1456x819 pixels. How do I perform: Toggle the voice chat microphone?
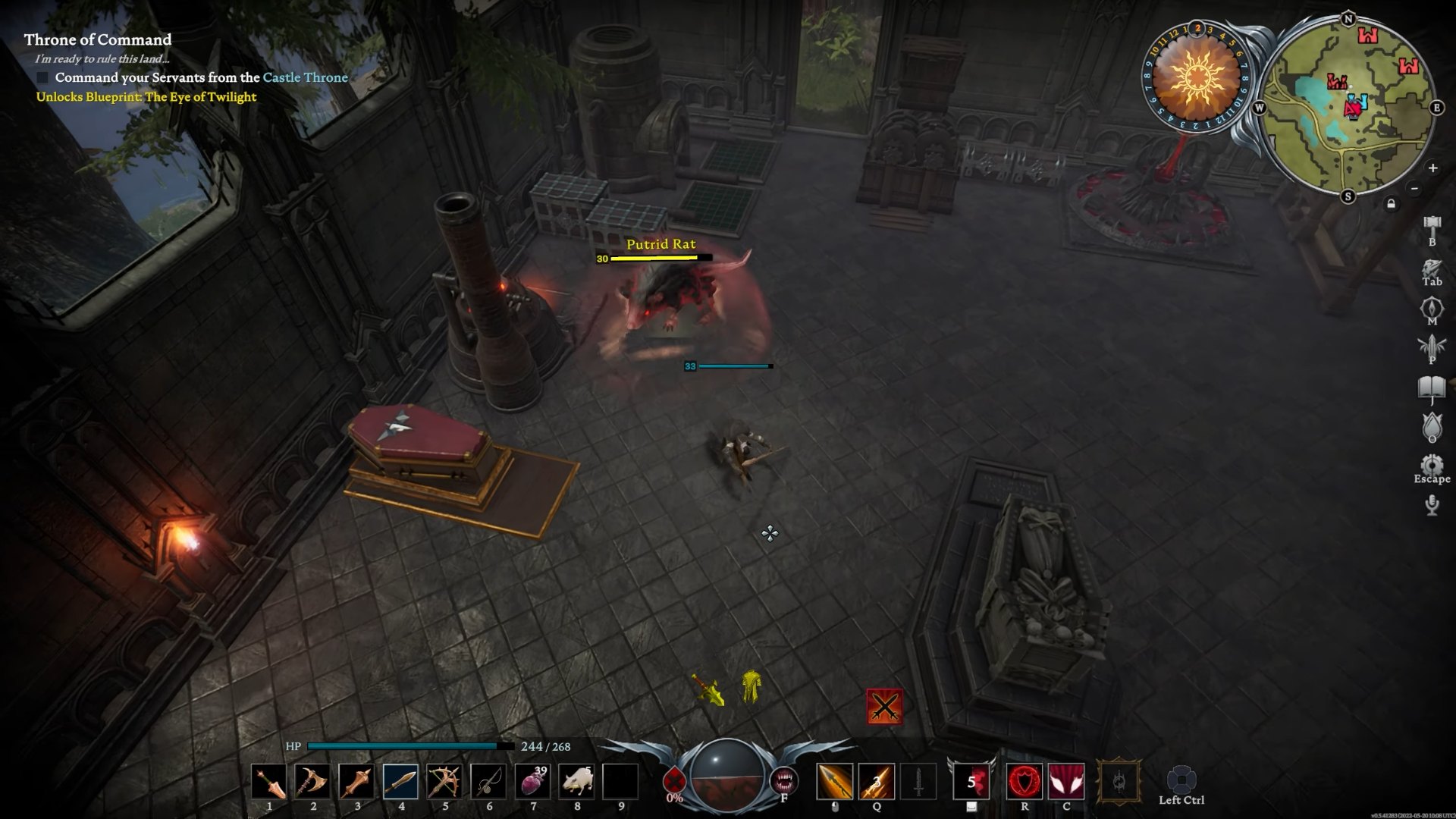click(1430, 504)
